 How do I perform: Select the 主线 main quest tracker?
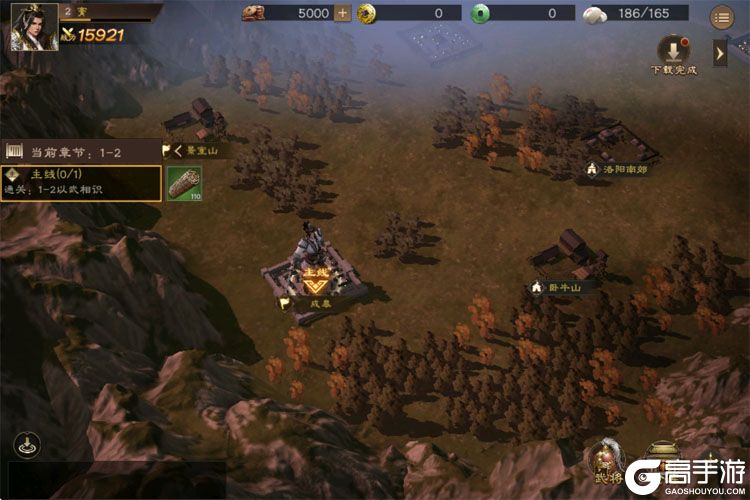[80, 182]
